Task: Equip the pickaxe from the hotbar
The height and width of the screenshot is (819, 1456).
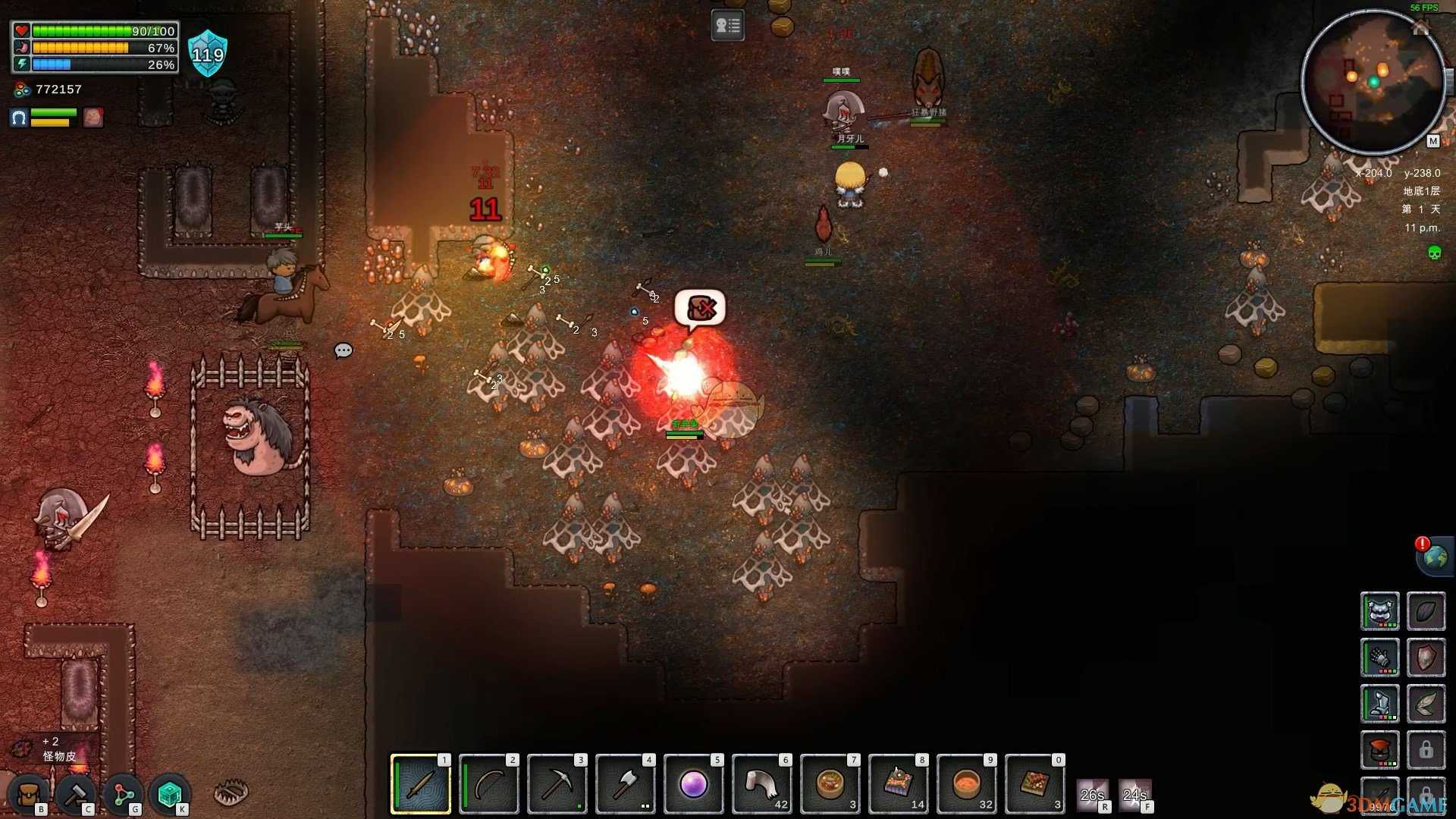Action: pos(557,784)
